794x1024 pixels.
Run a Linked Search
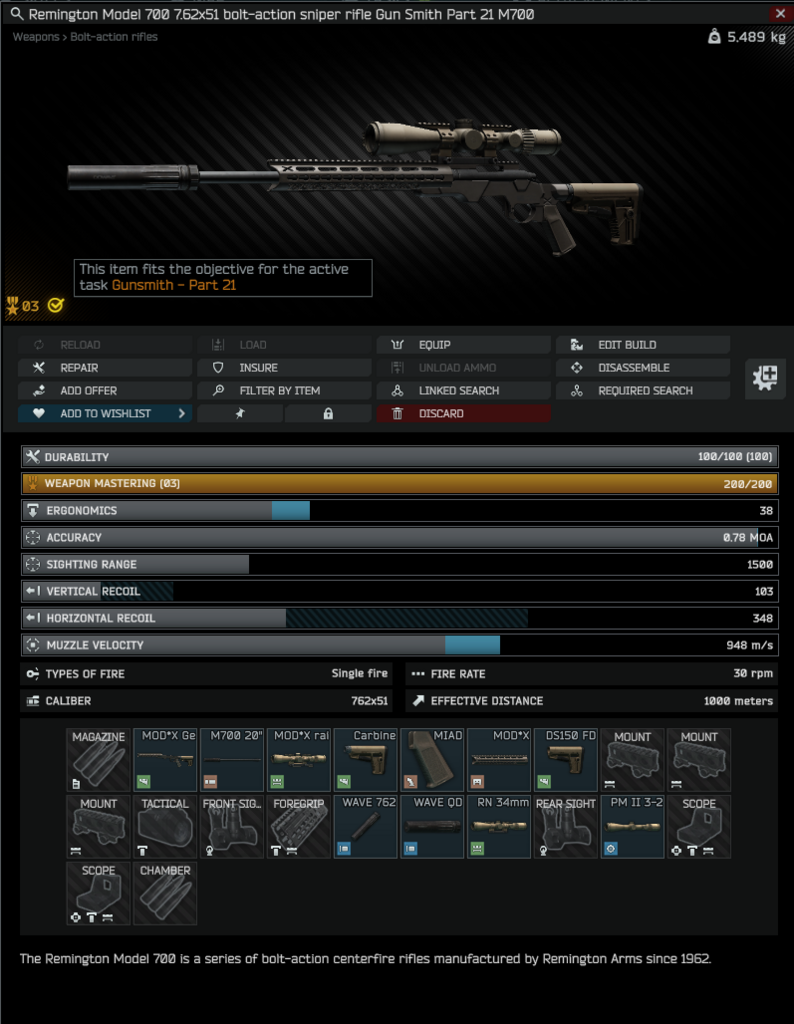tap(464, 390)
